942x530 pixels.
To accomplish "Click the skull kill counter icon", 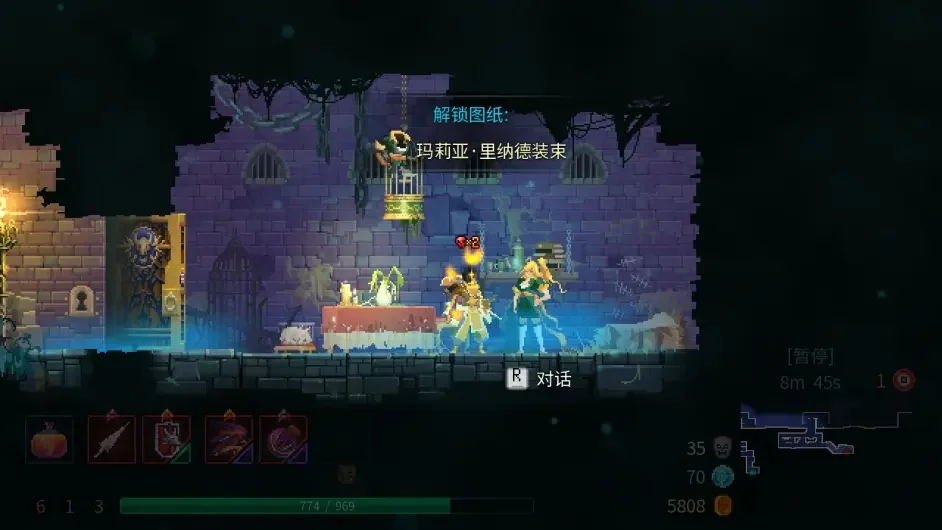I will click(723, 448).
